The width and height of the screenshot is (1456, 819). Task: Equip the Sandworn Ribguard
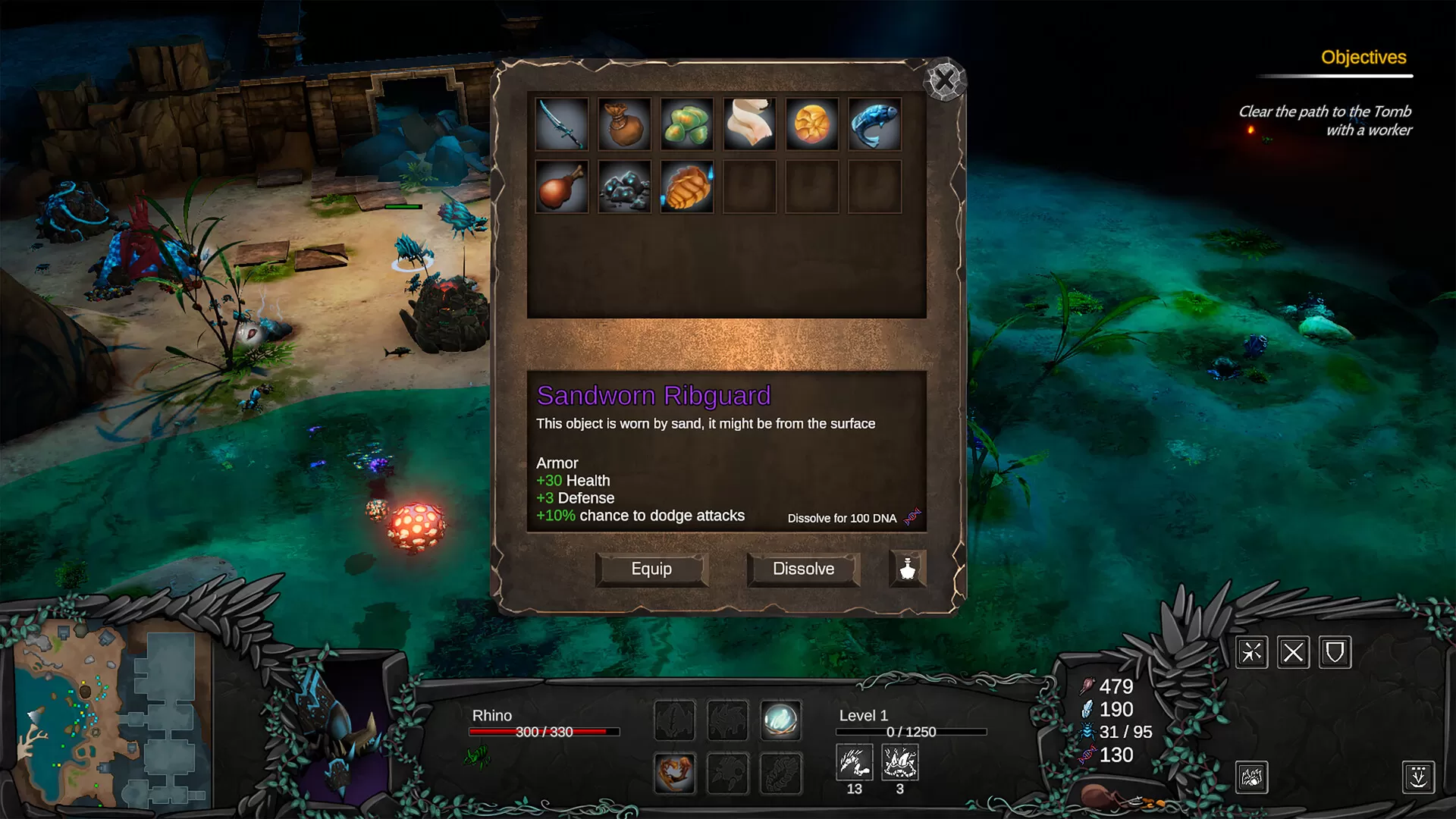(x=651, y=569)
